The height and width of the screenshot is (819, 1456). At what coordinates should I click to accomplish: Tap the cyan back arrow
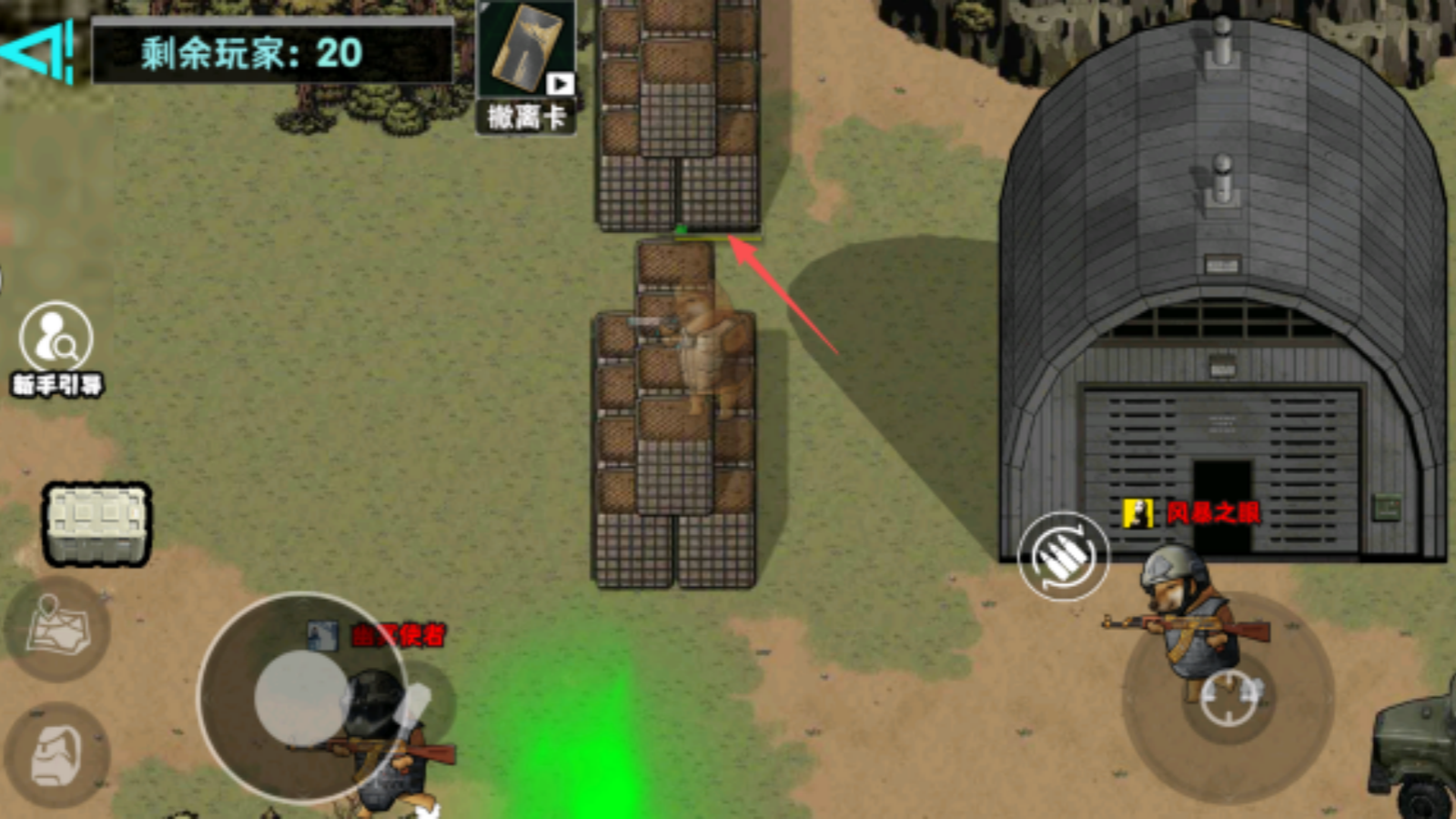pos(38,52)
